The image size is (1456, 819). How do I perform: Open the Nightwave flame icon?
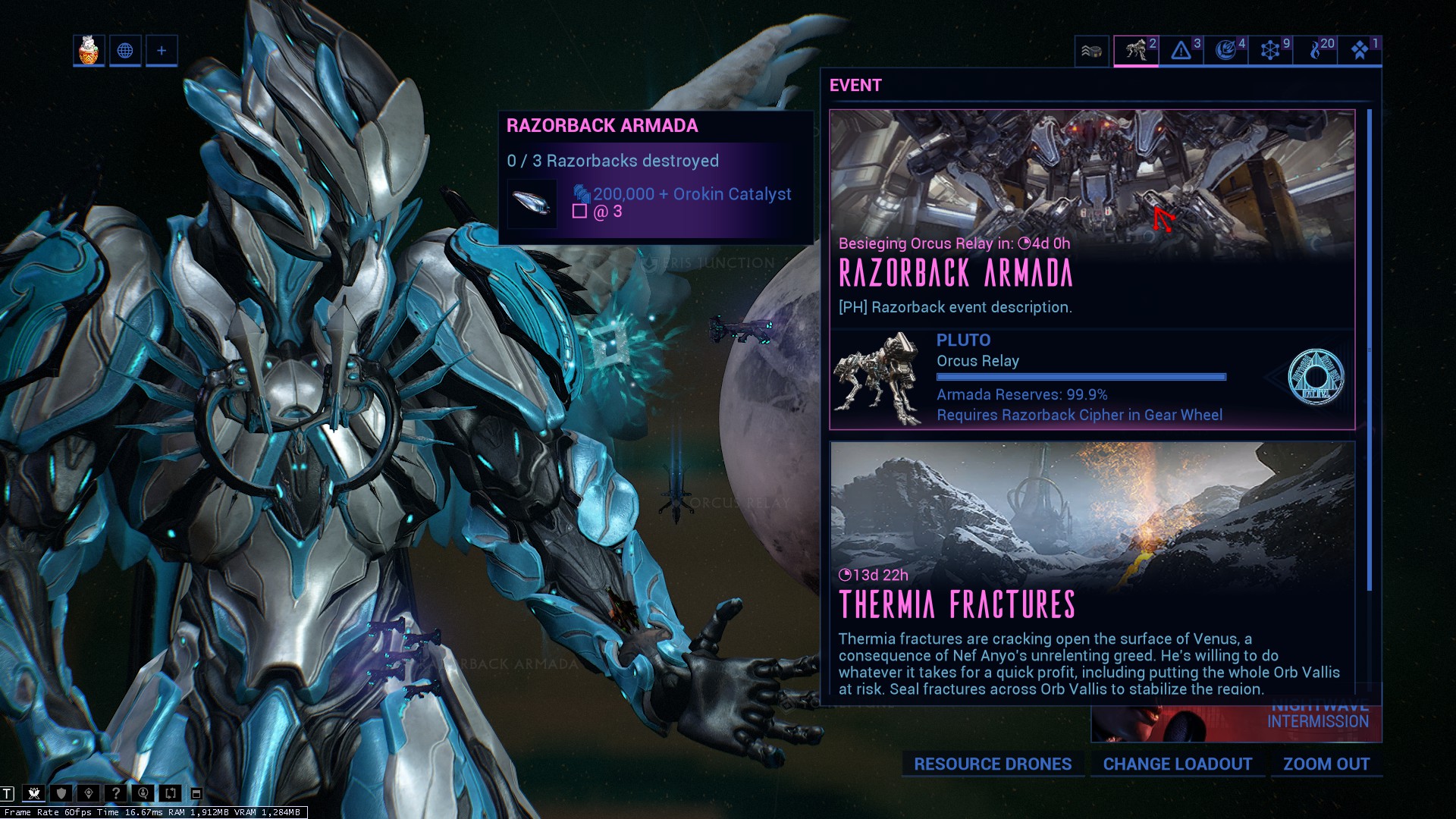point(1315,51)
